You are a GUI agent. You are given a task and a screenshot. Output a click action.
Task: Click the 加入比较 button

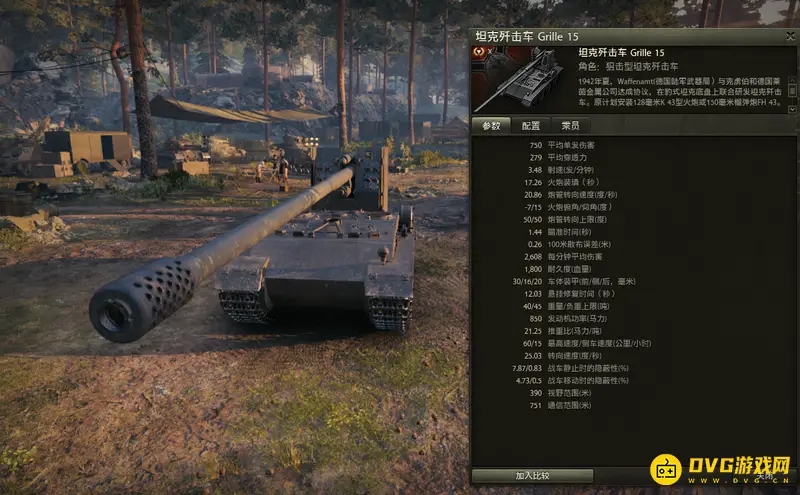pos(533,475)
